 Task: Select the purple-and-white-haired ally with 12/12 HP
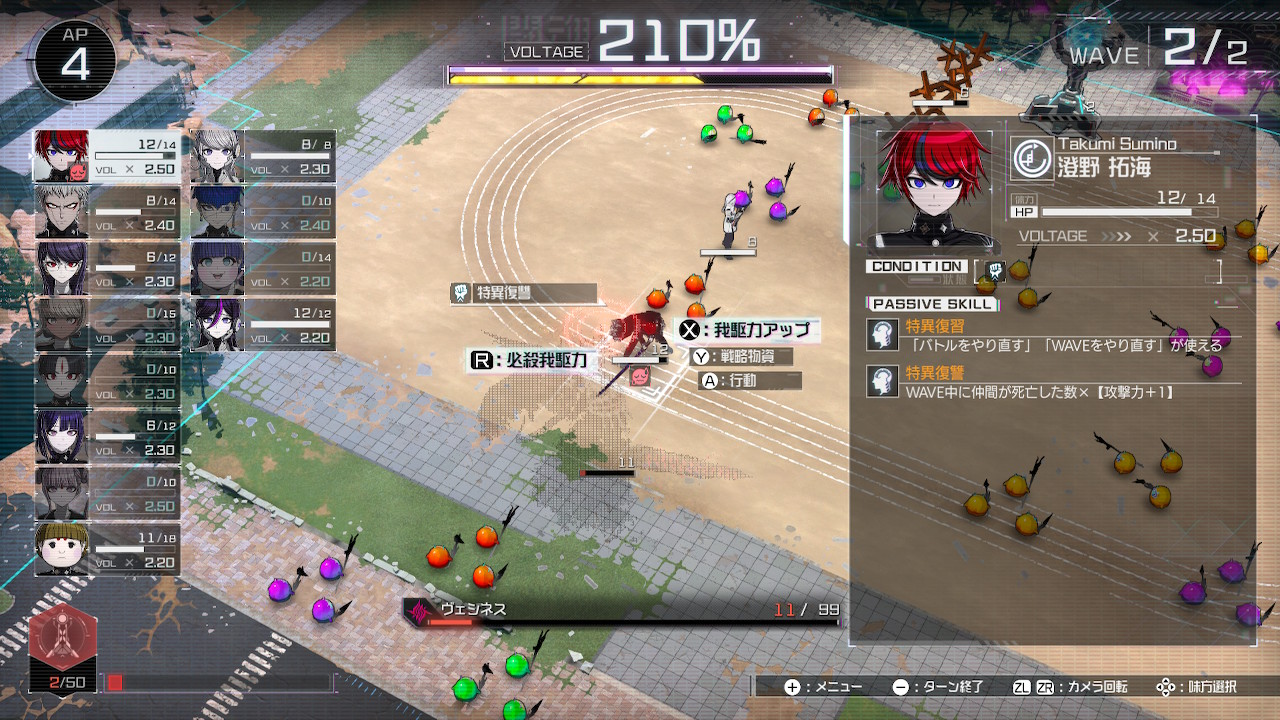[x=262, y=325]
